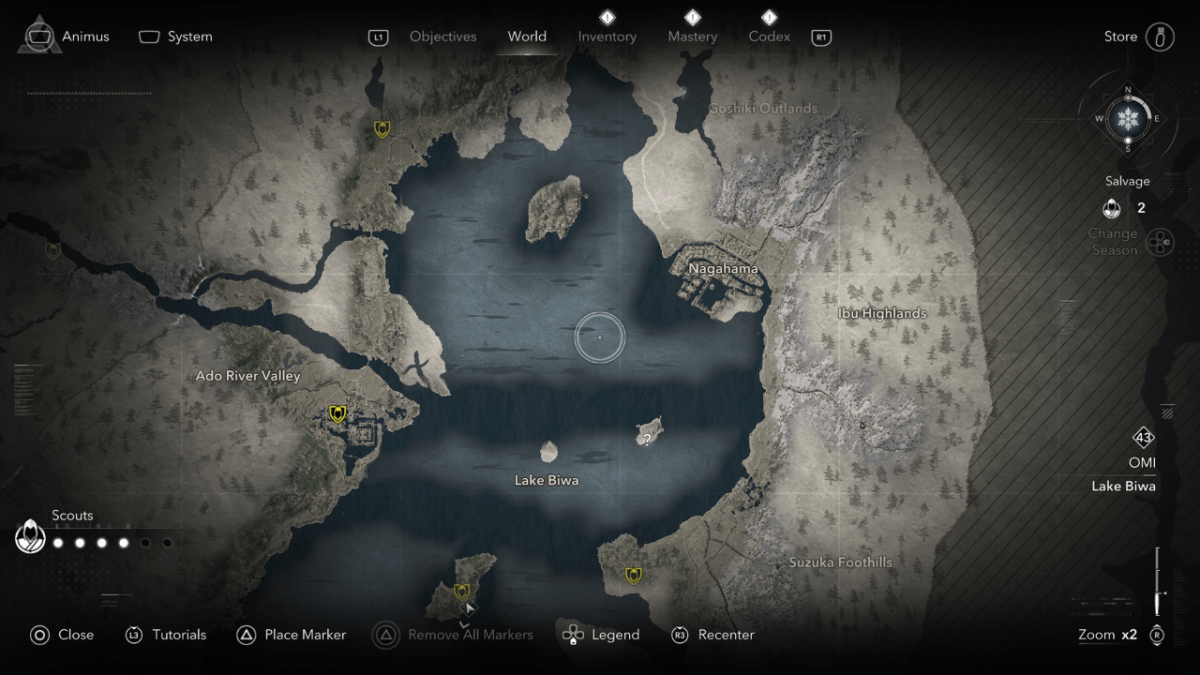Select the yellow marker near Ado River Valley
This screenshot has width=1200, height=675.
[x=338, y=414]
